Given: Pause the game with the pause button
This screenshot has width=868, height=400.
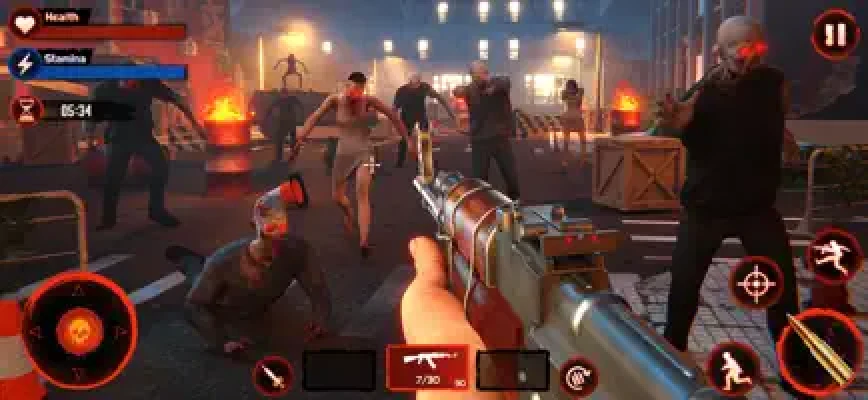Looking at the screenshot, I should pyautogui.click(x=831, y=34).
